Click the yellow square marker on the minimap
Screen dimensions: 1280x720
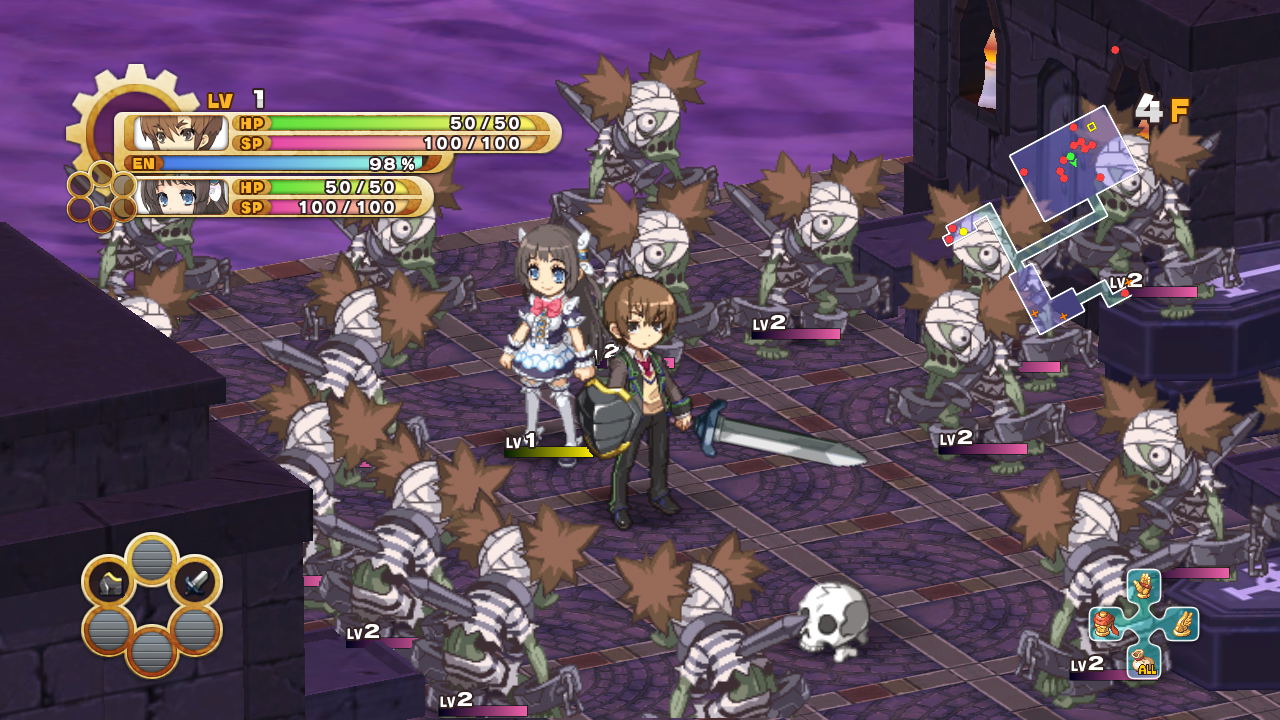pos(1092,127)
